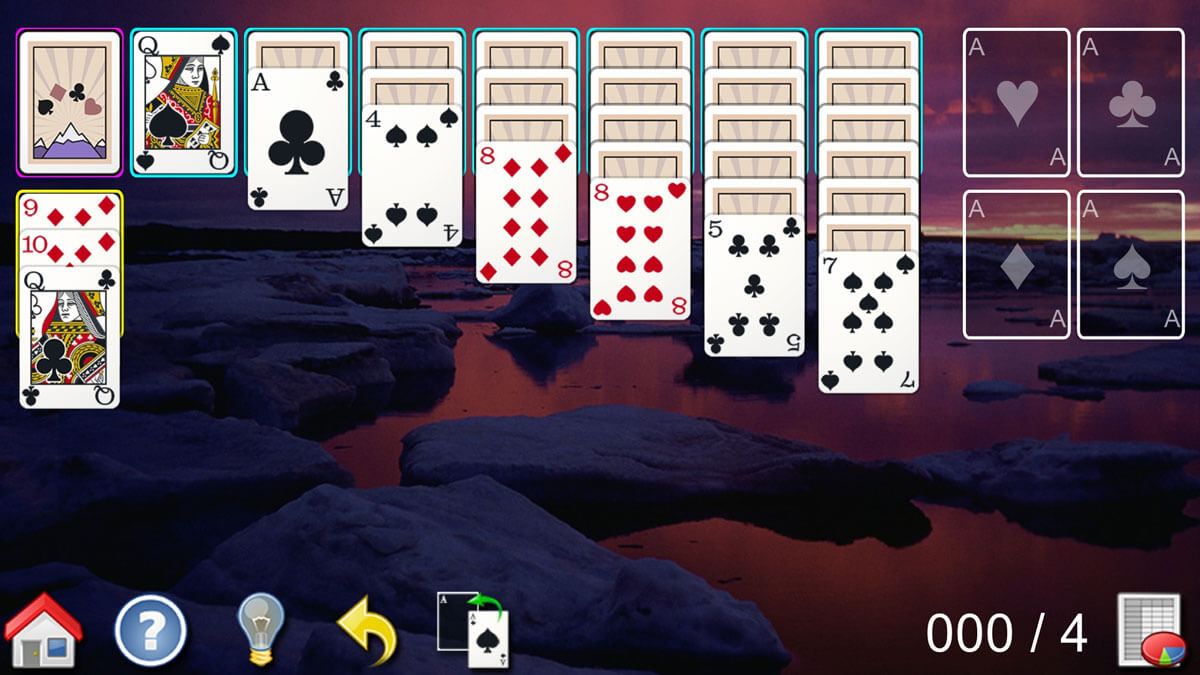This screenshot has width=1200, height=675.
Task: Select the queen of spades card
Action: [x=184, y=102]
